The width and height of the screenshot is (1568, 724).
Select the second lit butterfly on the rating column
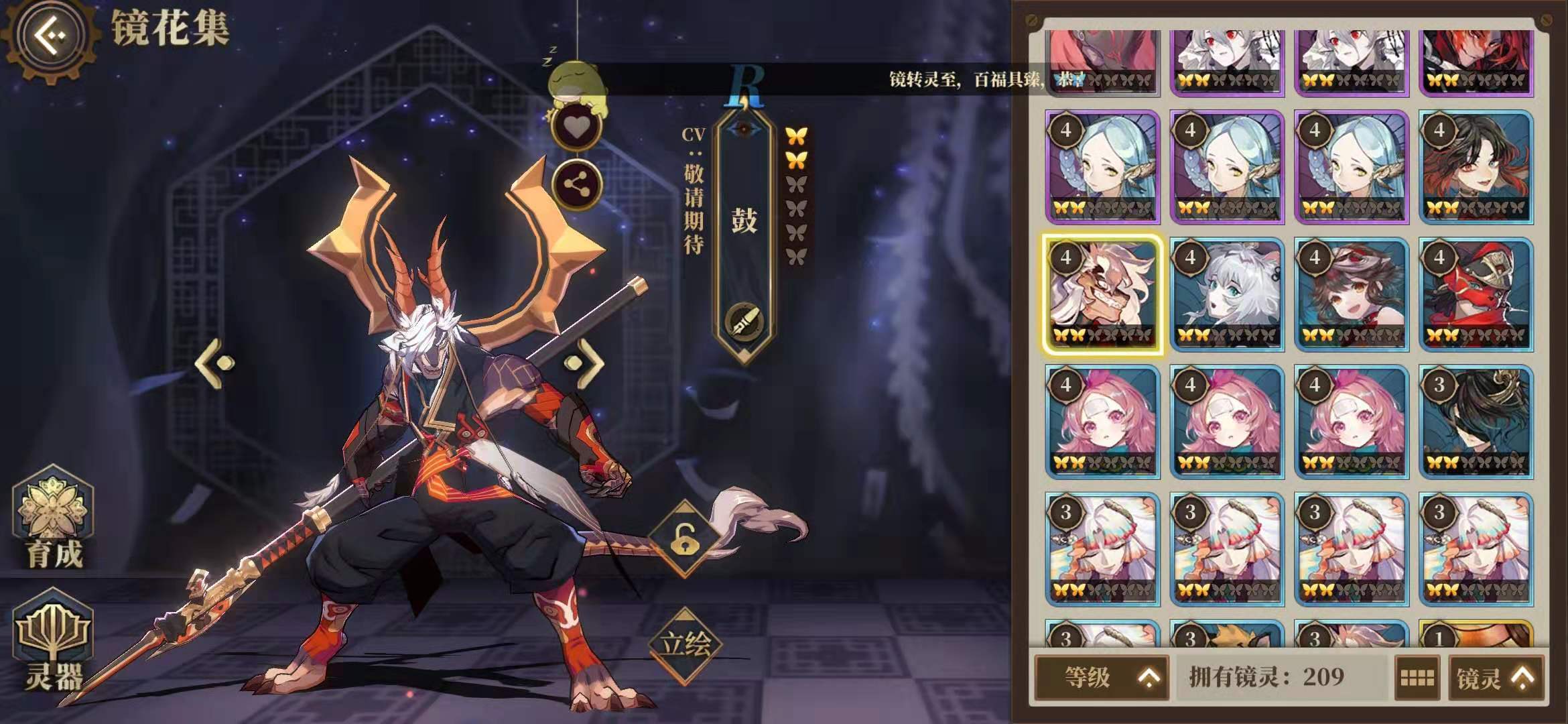coord(797,161)
